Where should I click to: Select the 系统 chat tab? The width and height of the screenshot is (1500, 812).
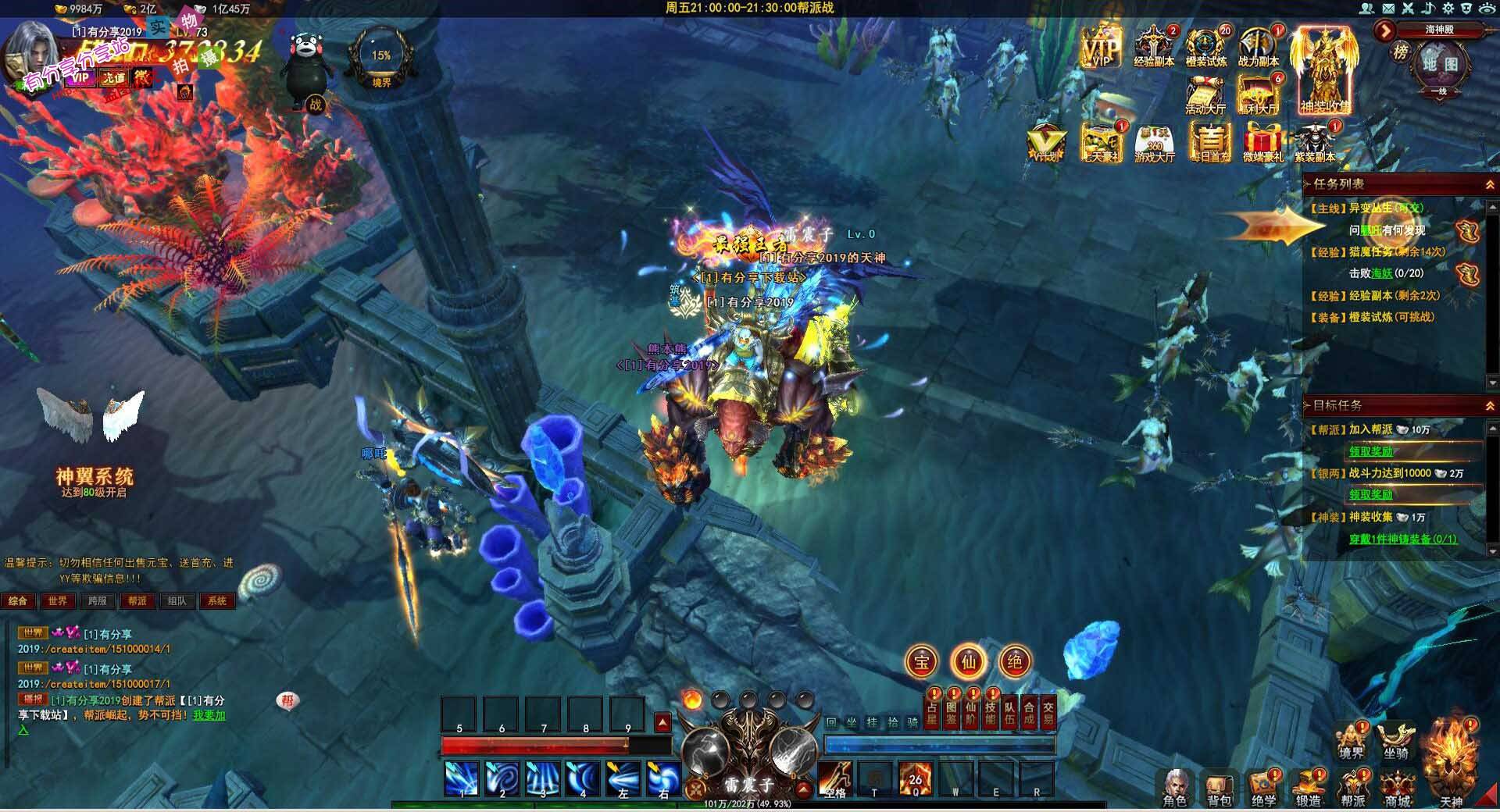tap(217, 601)
